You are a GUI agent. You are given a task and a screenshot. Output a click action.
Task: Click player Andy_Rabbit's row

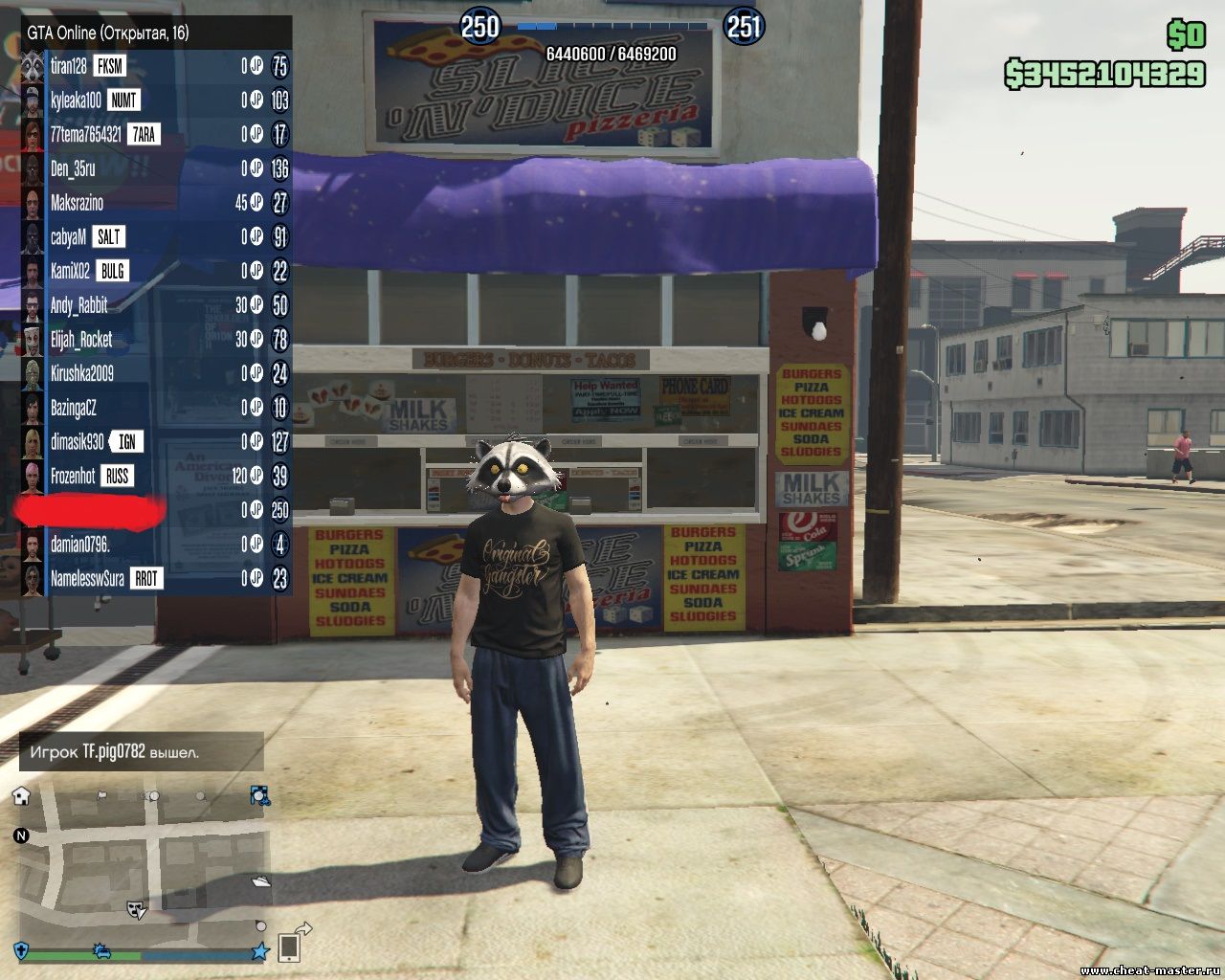pyautogui.click(x=78, y=306)
